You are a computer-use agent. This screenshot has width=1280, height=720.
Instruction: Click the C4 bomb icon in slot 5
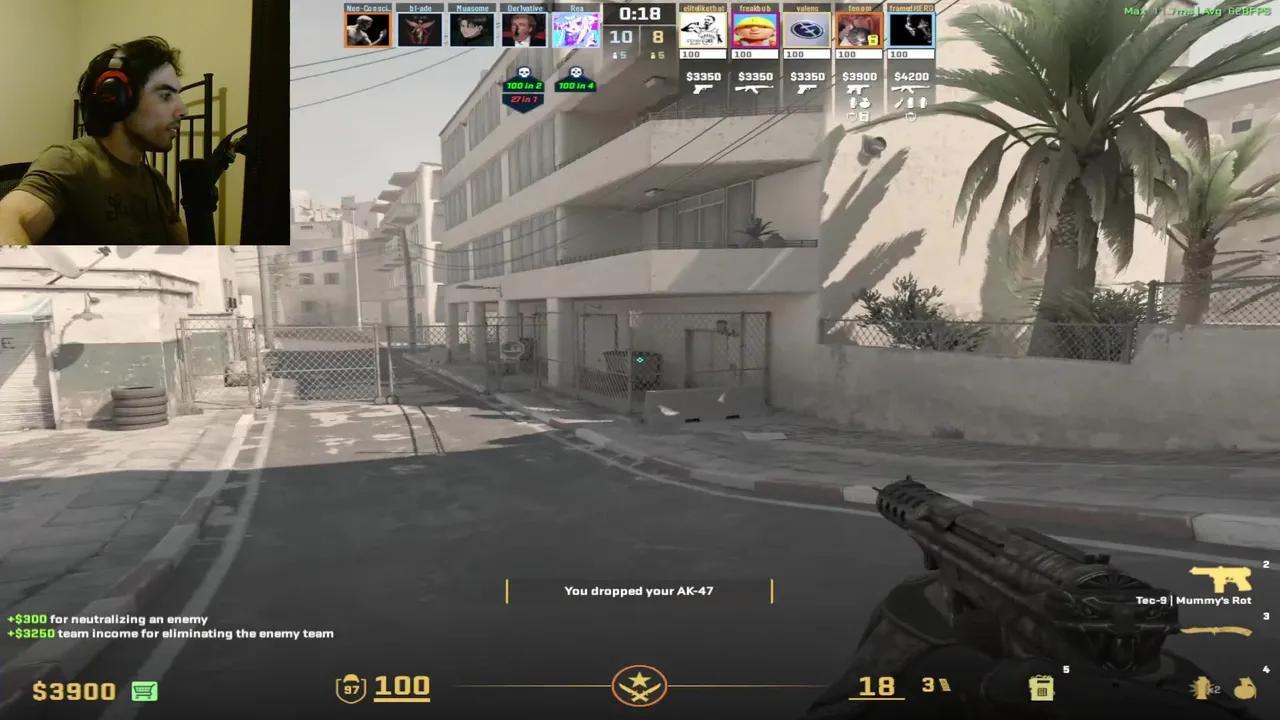(1042, 687)
